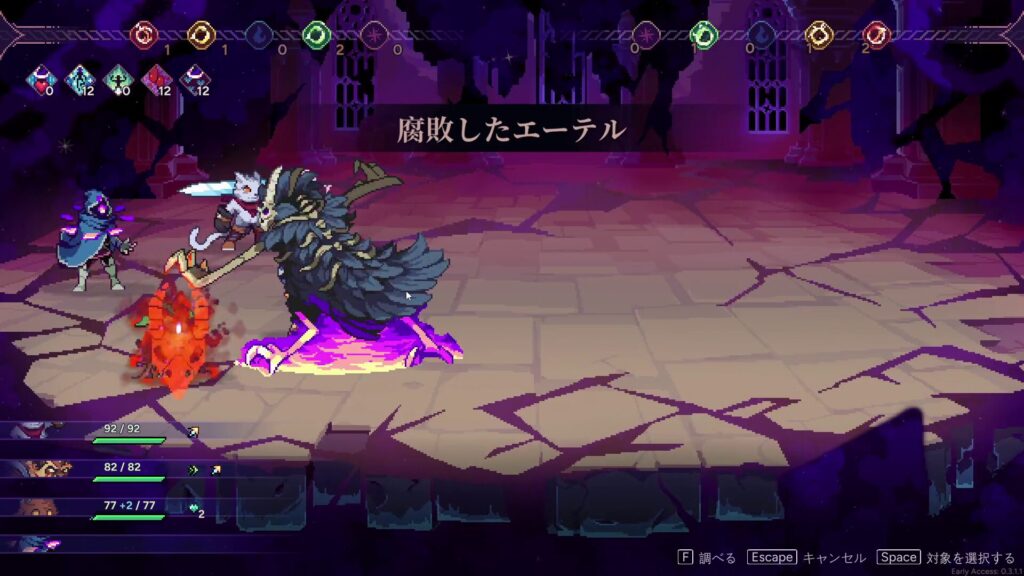Screen dimensions: 1024x576
Task: Inspect the teal heart shield status icon
Action: pyautogui.click(x=193, y=508)
